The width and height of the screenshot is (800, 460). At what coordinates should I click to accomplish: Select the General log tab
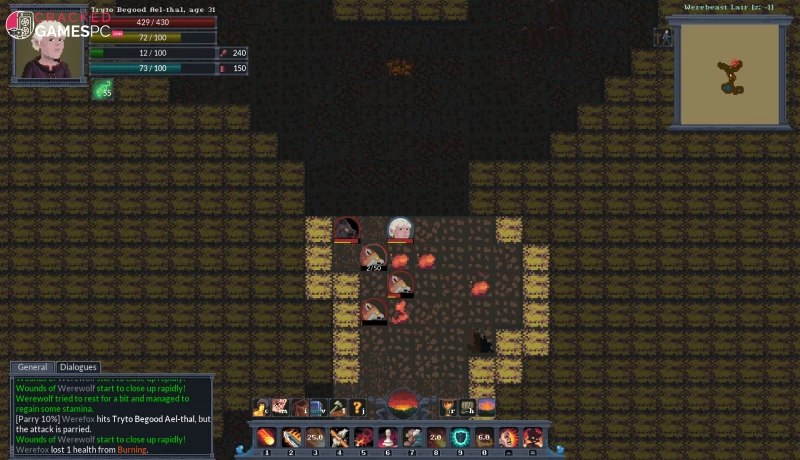pos(33,367)
